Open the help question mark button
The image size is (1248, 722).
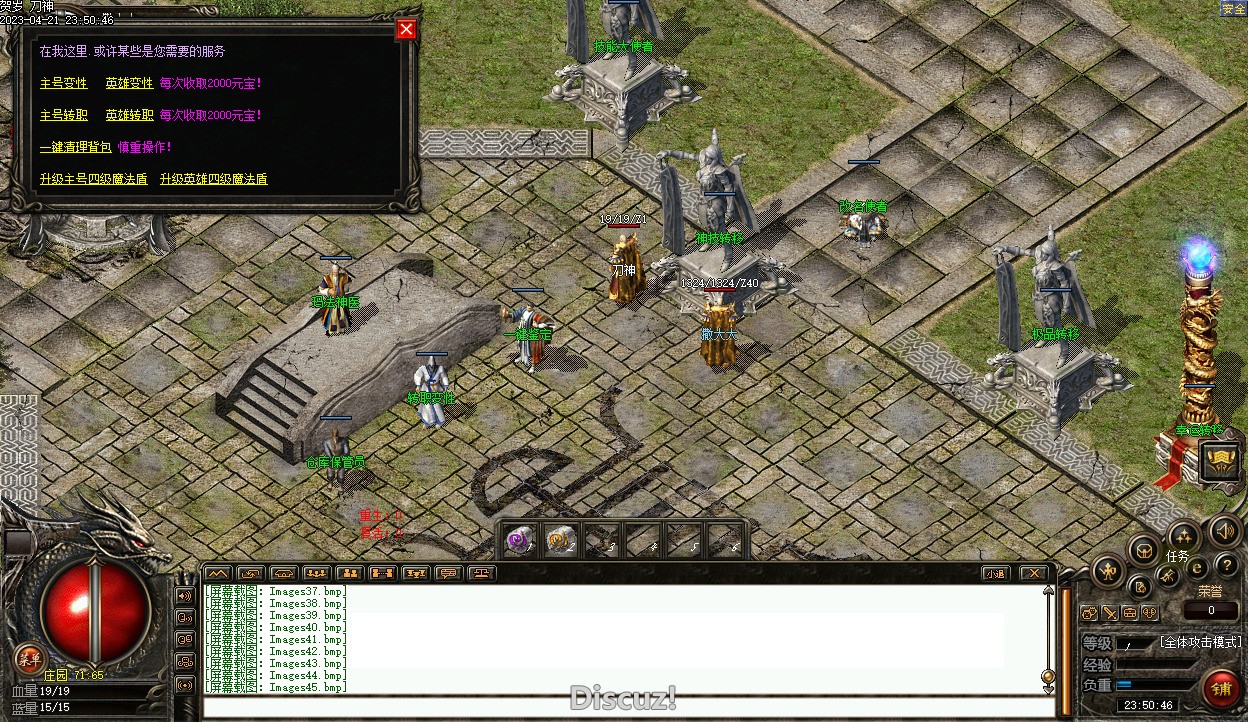pos(1226,567)
